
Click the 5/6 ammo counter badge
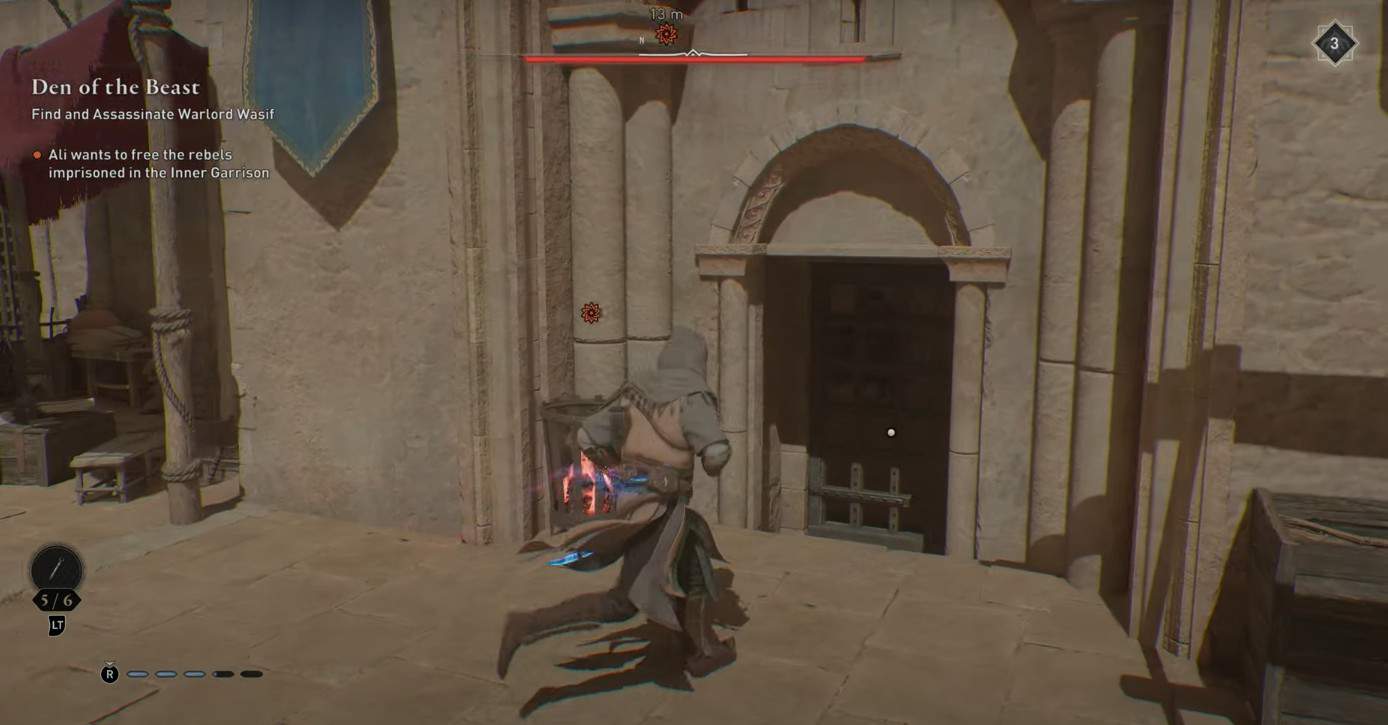click(x=58, y=598)
